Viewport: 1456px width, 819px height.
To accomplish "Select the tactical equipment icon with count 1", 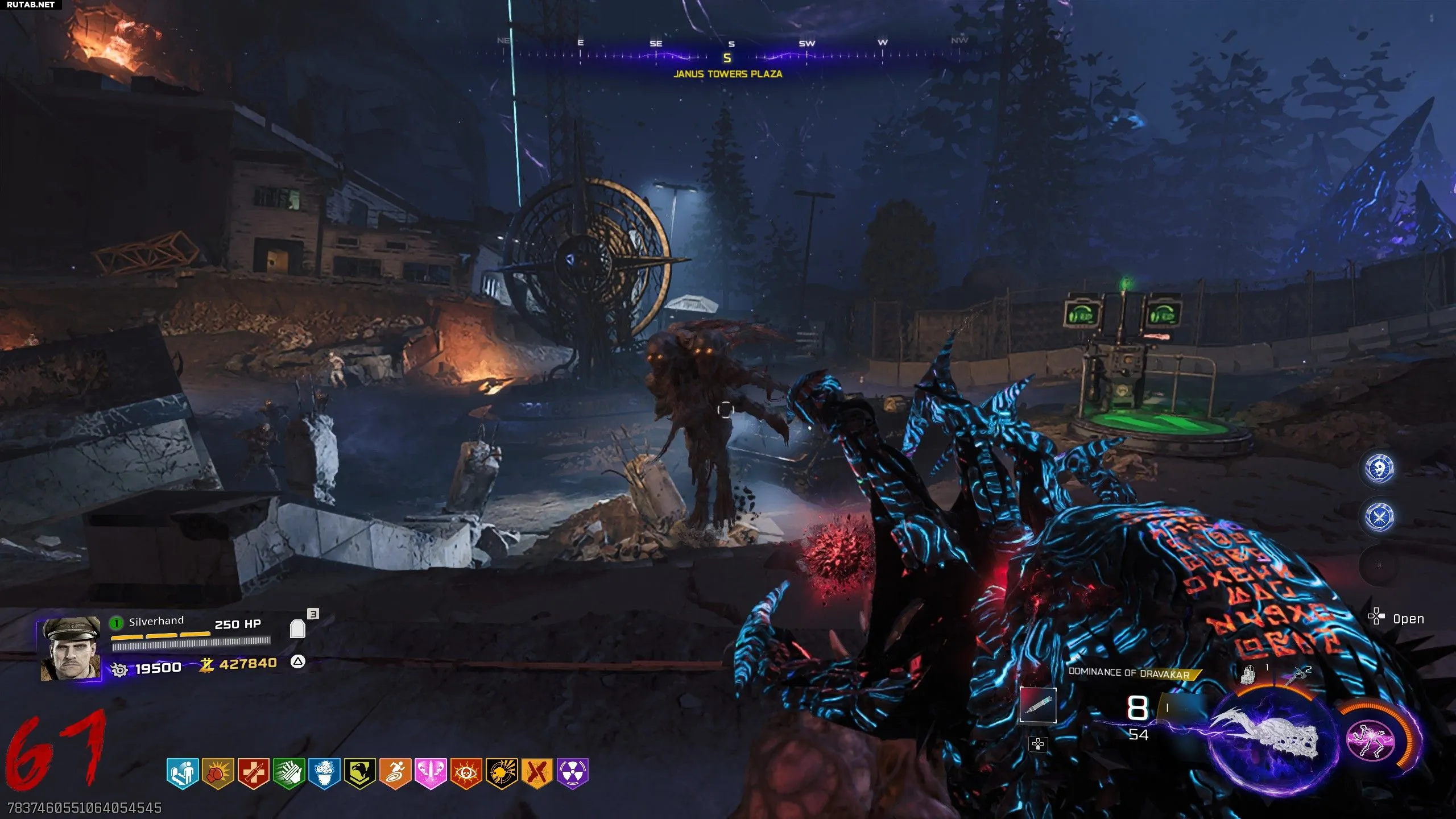I will coord(1248,674).
